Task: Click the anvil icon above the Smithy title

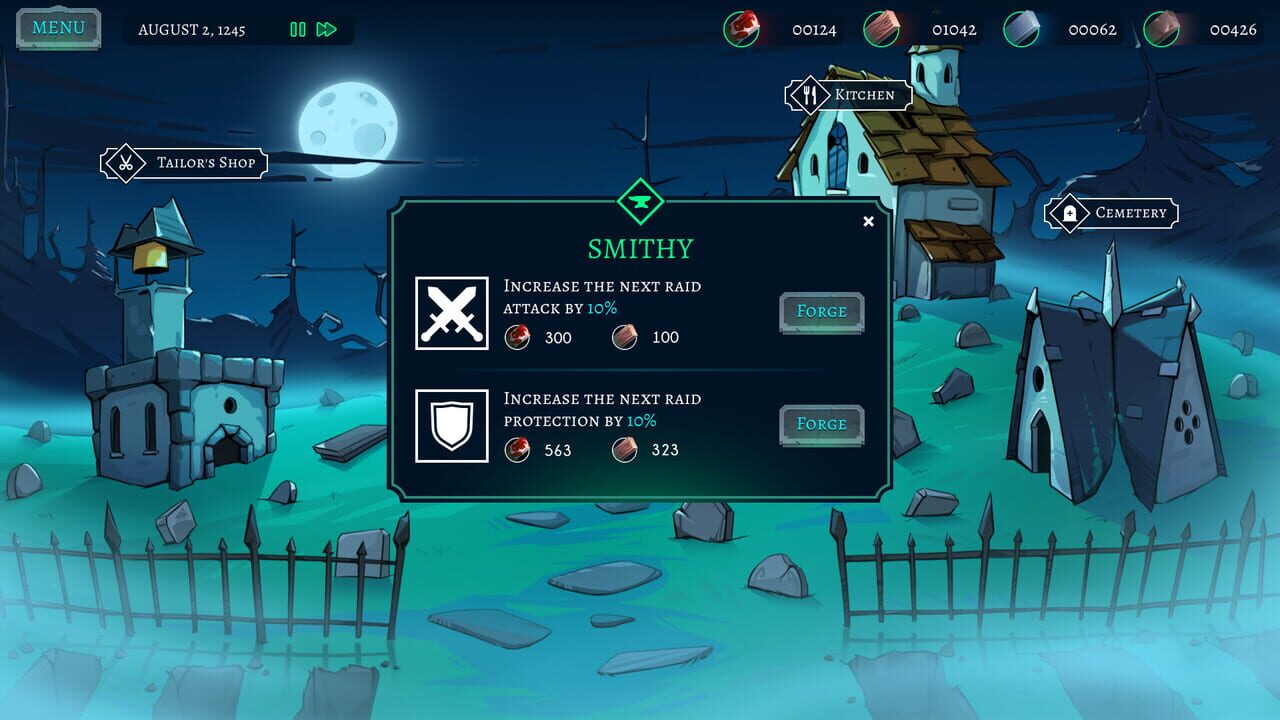Action: (641, 201)
